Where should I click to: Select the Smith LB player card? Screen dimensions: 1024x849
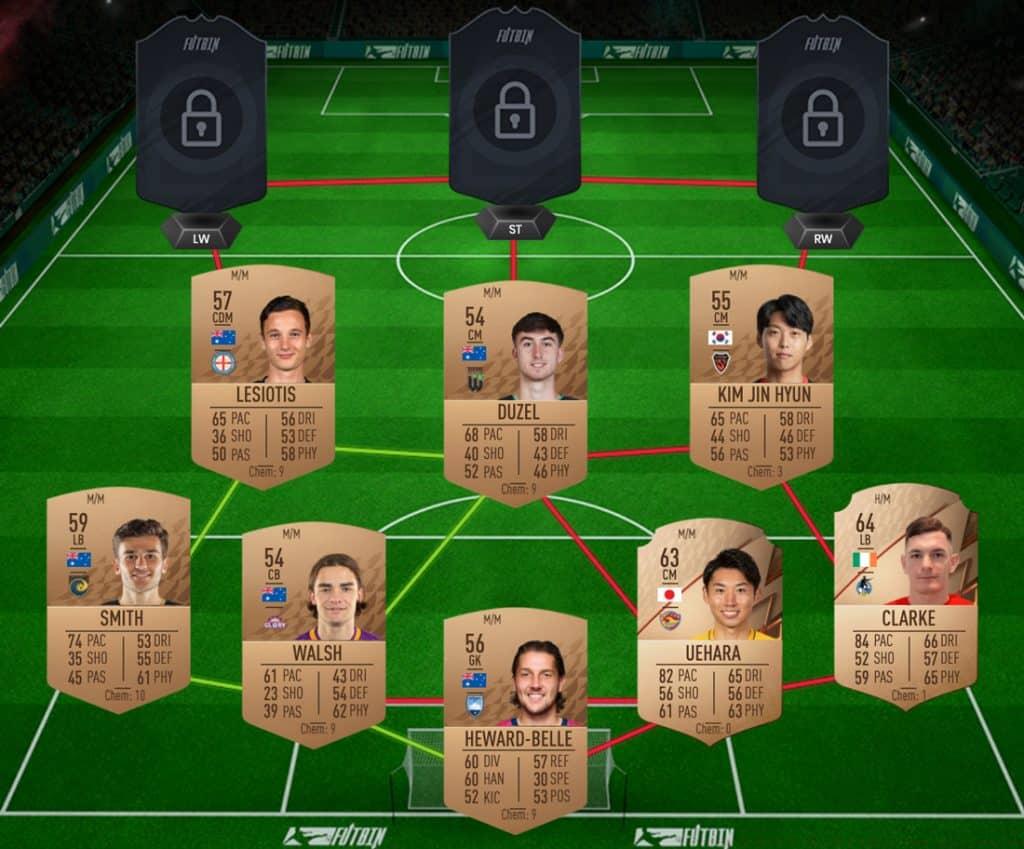click(118, 597)
